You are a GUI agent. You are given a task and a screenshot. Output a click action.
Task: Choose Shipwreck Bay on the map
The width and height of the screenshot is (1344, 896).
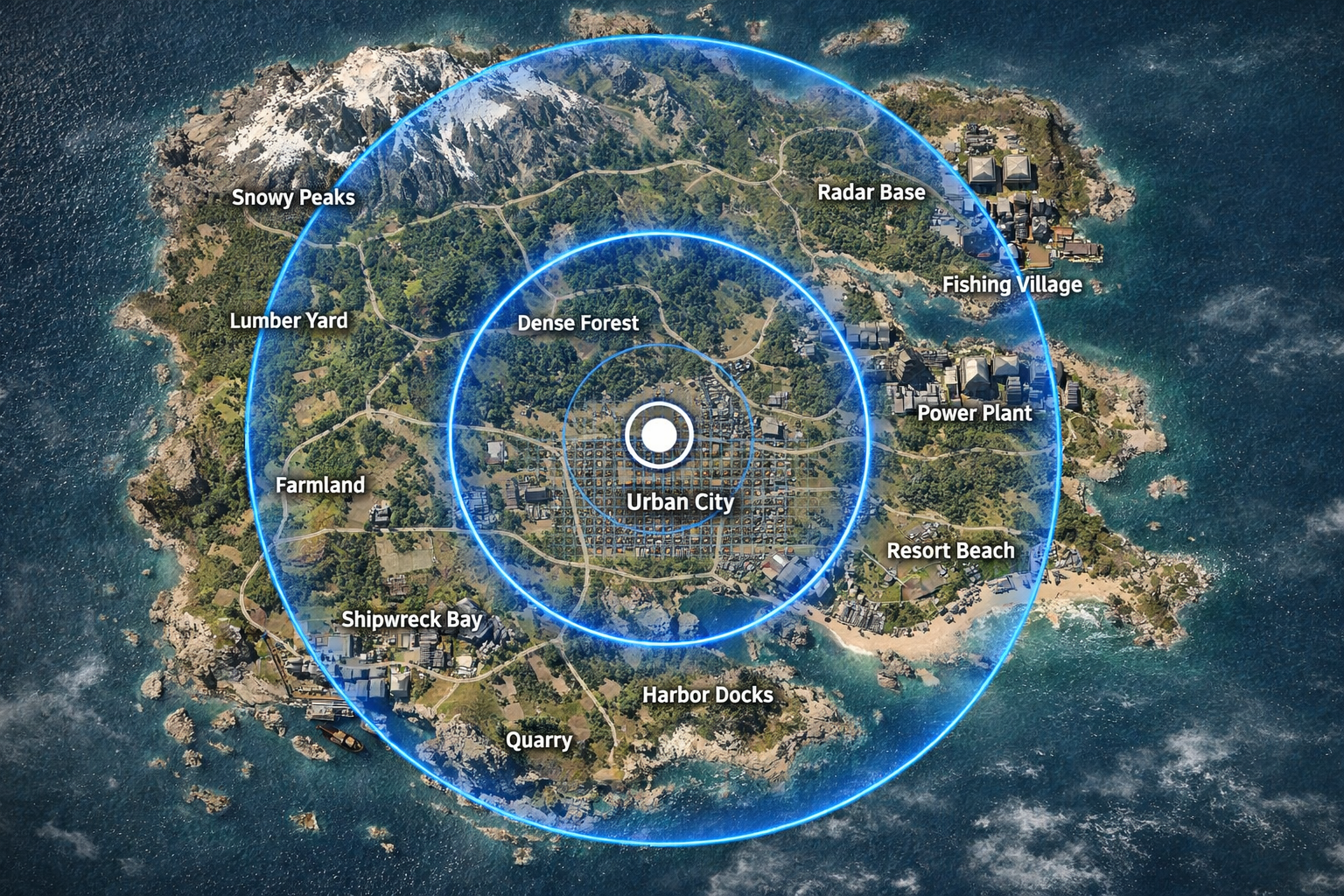click(411, 619)
